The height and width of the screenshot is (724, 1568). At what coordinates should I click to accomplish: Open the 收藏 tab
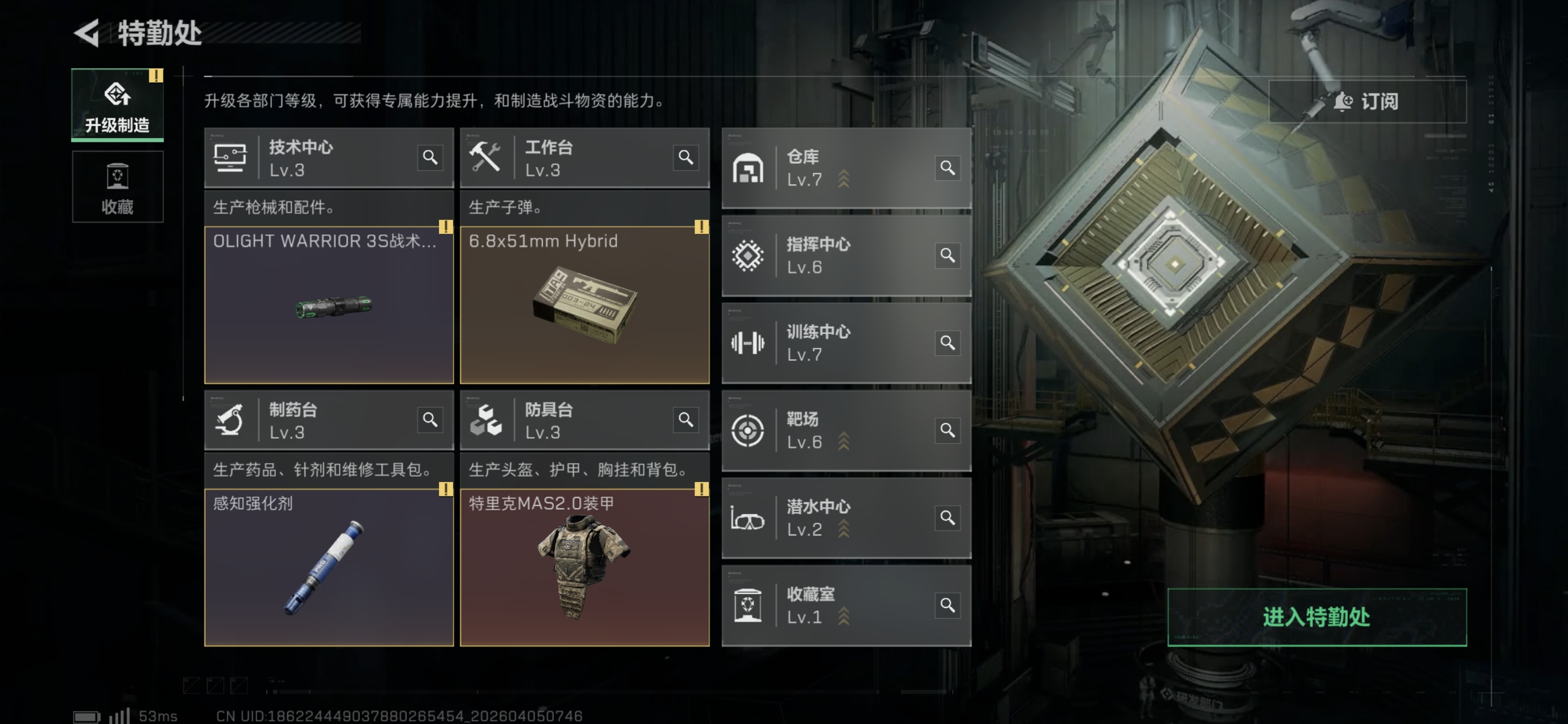point(118,187)
